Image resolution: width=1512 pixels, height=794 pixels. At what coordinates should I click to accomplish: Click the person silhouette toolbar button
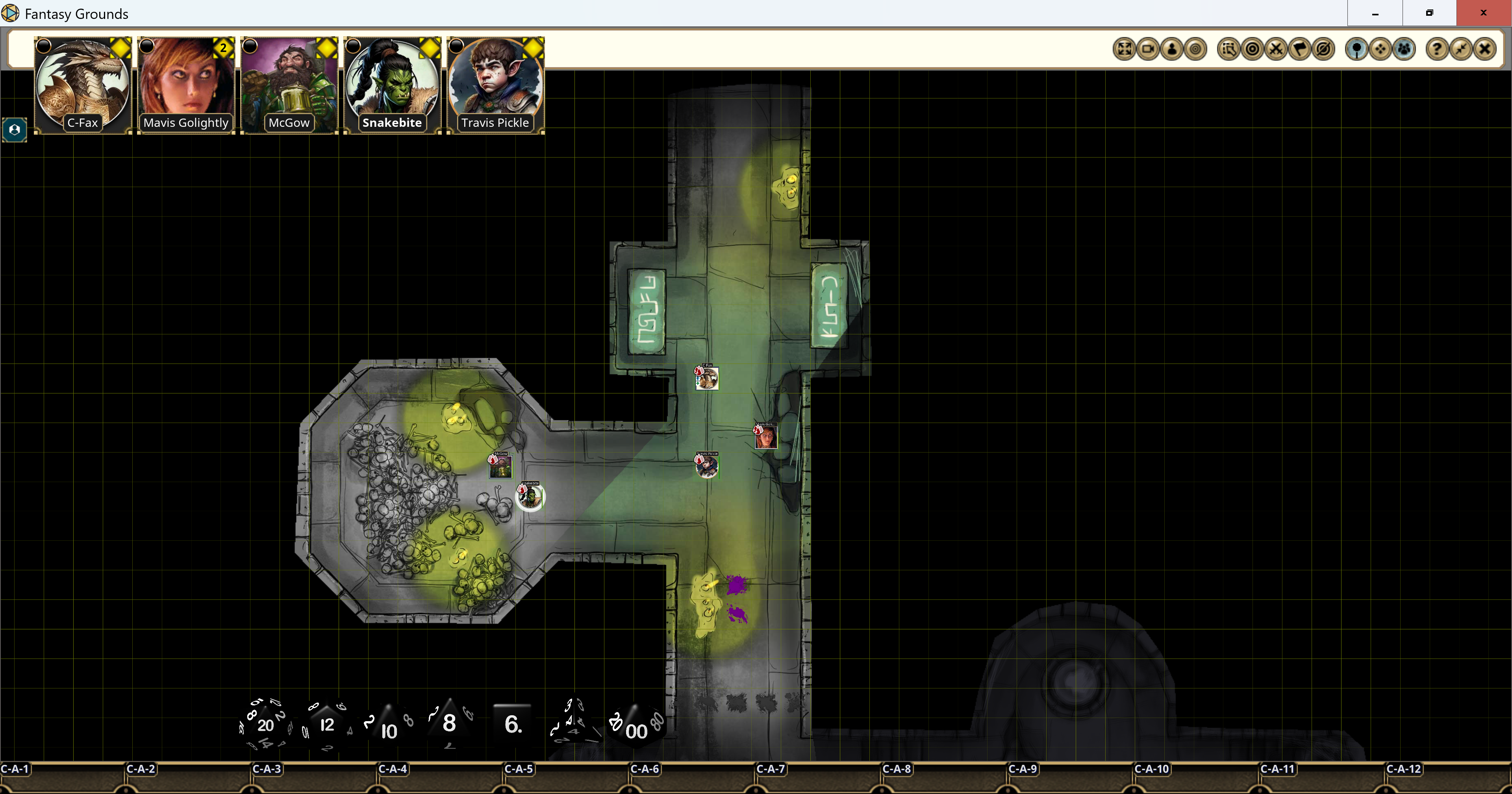1171,49
